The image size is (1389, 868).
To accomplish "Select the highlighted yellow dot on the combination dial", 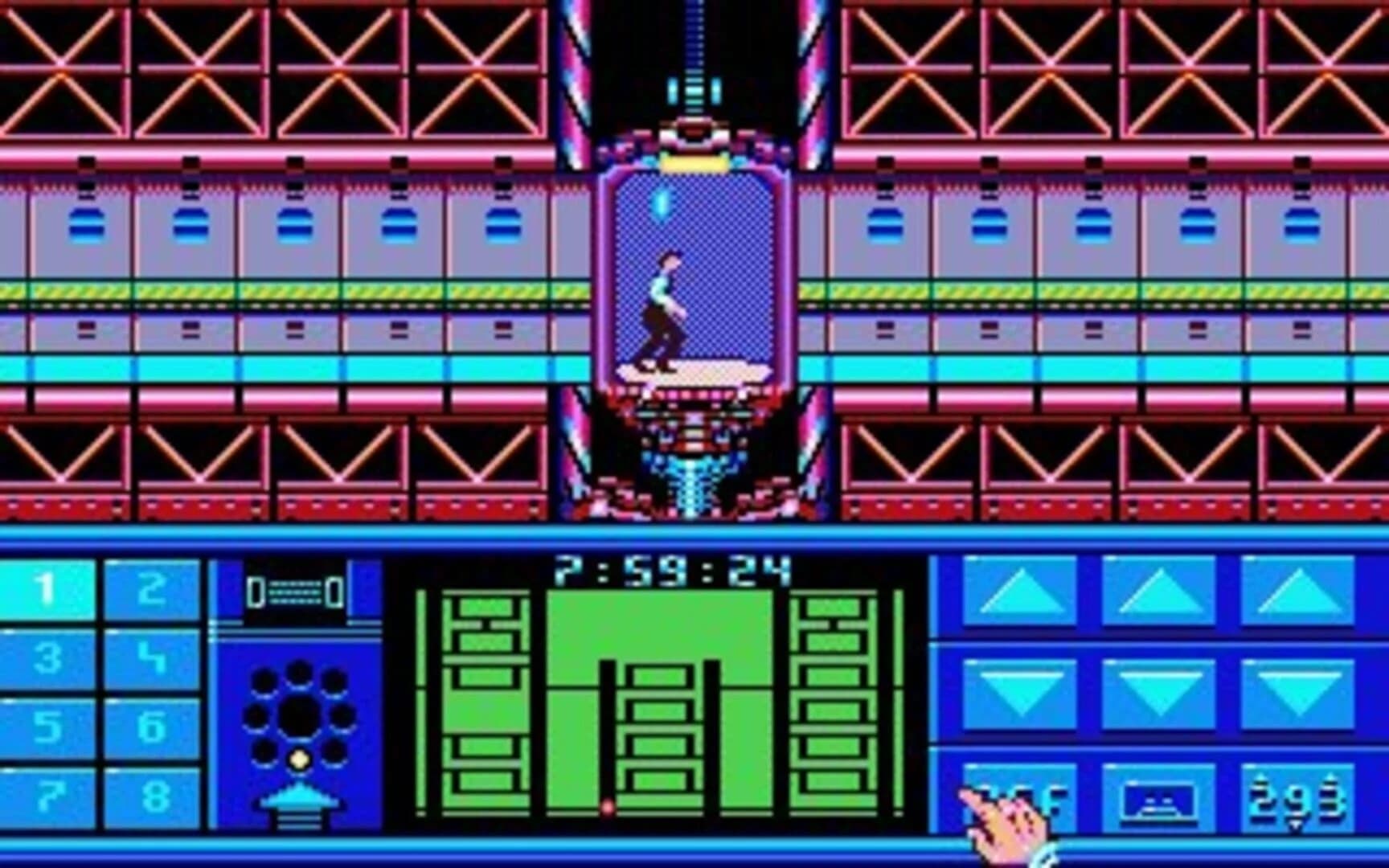I will tap(298, 759).
